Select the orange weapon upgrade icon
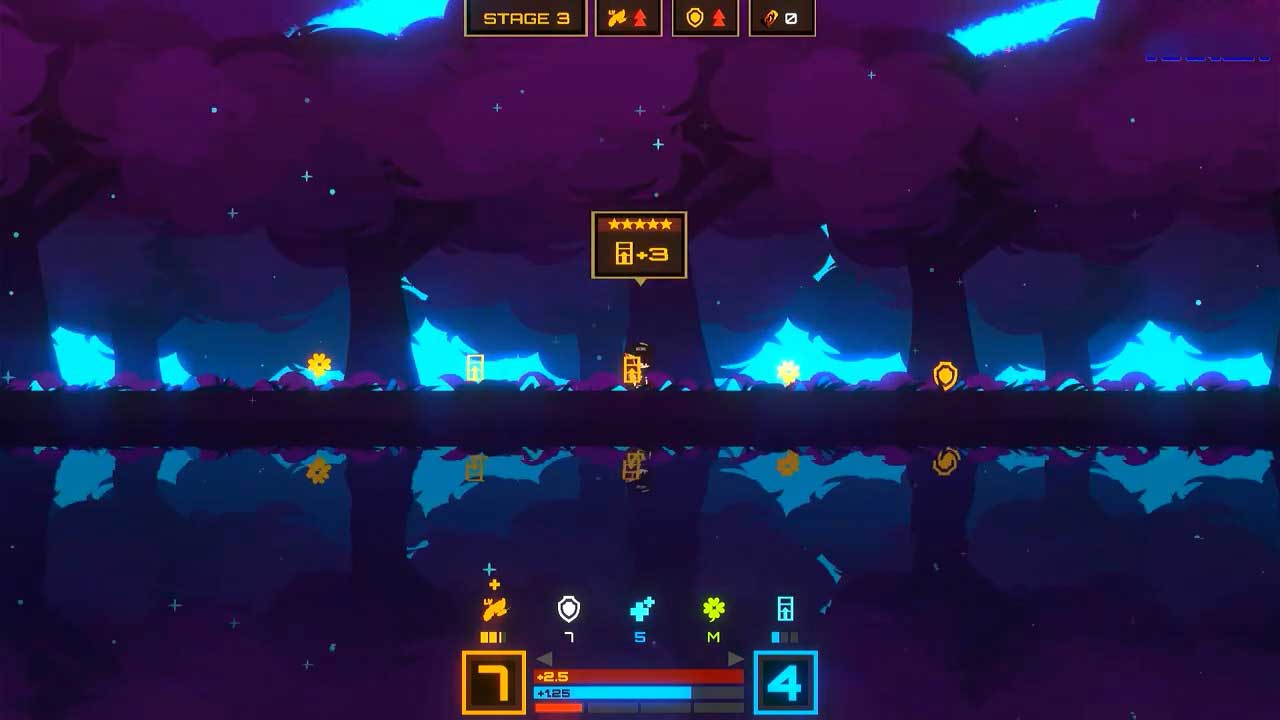 click(494, 608)
